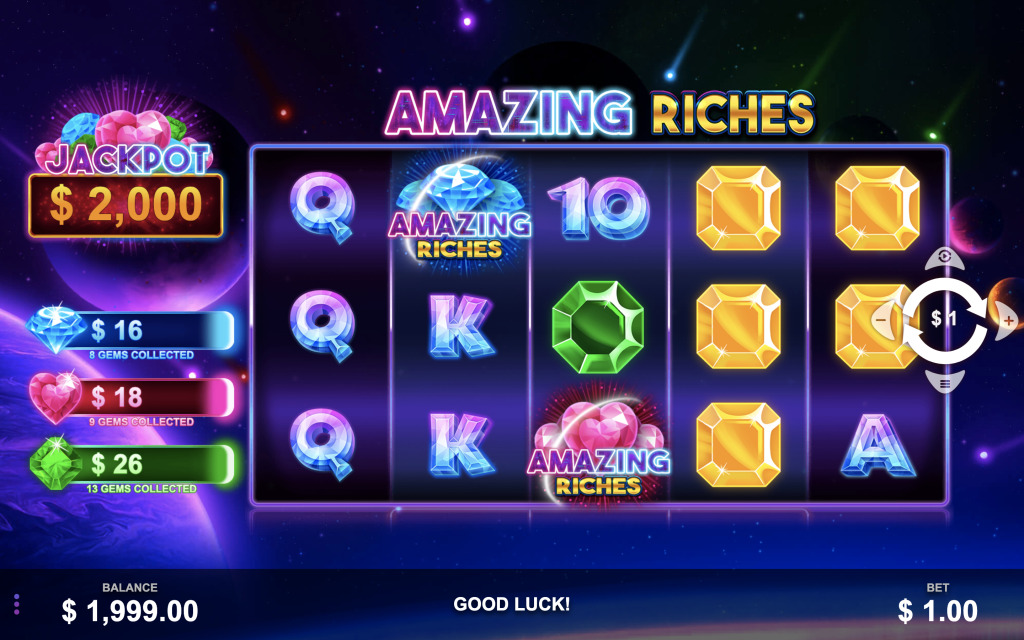
Task: Spin the reels with the circular arrows button
Action: tap(945, 320)
